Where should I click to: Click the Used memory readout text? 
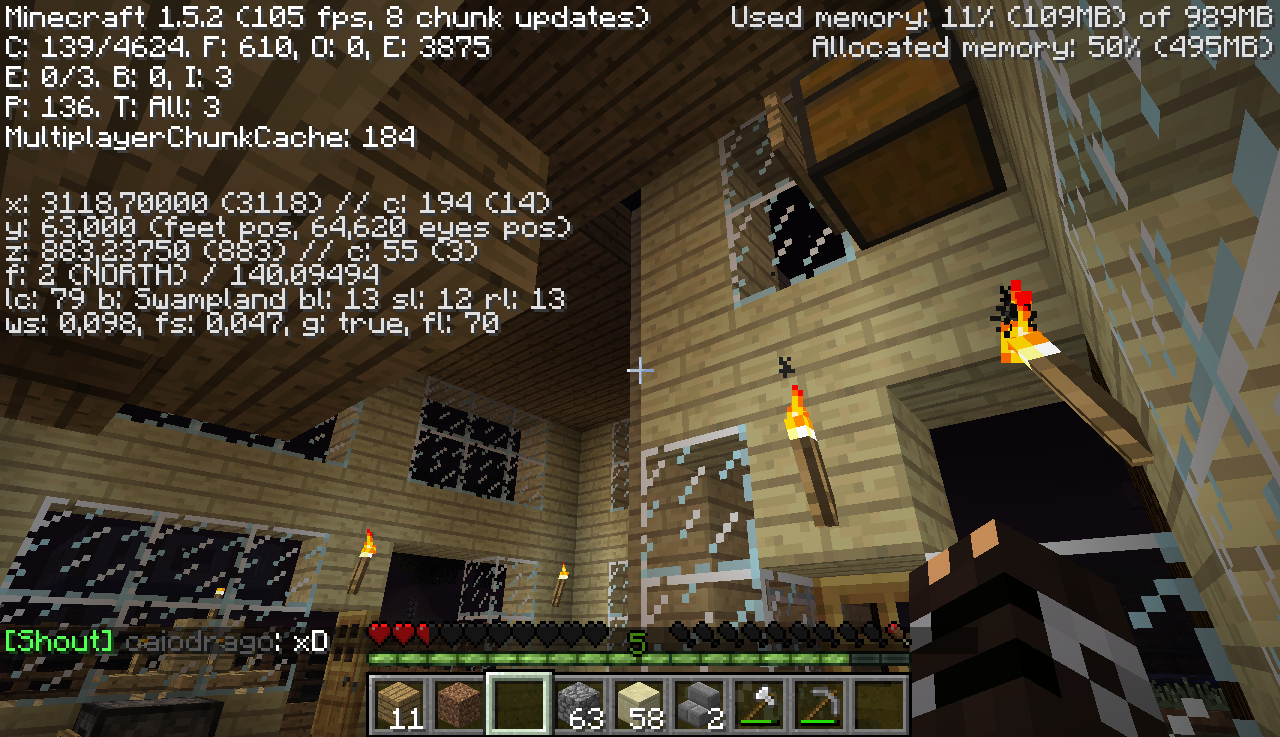pos(1000,17)
